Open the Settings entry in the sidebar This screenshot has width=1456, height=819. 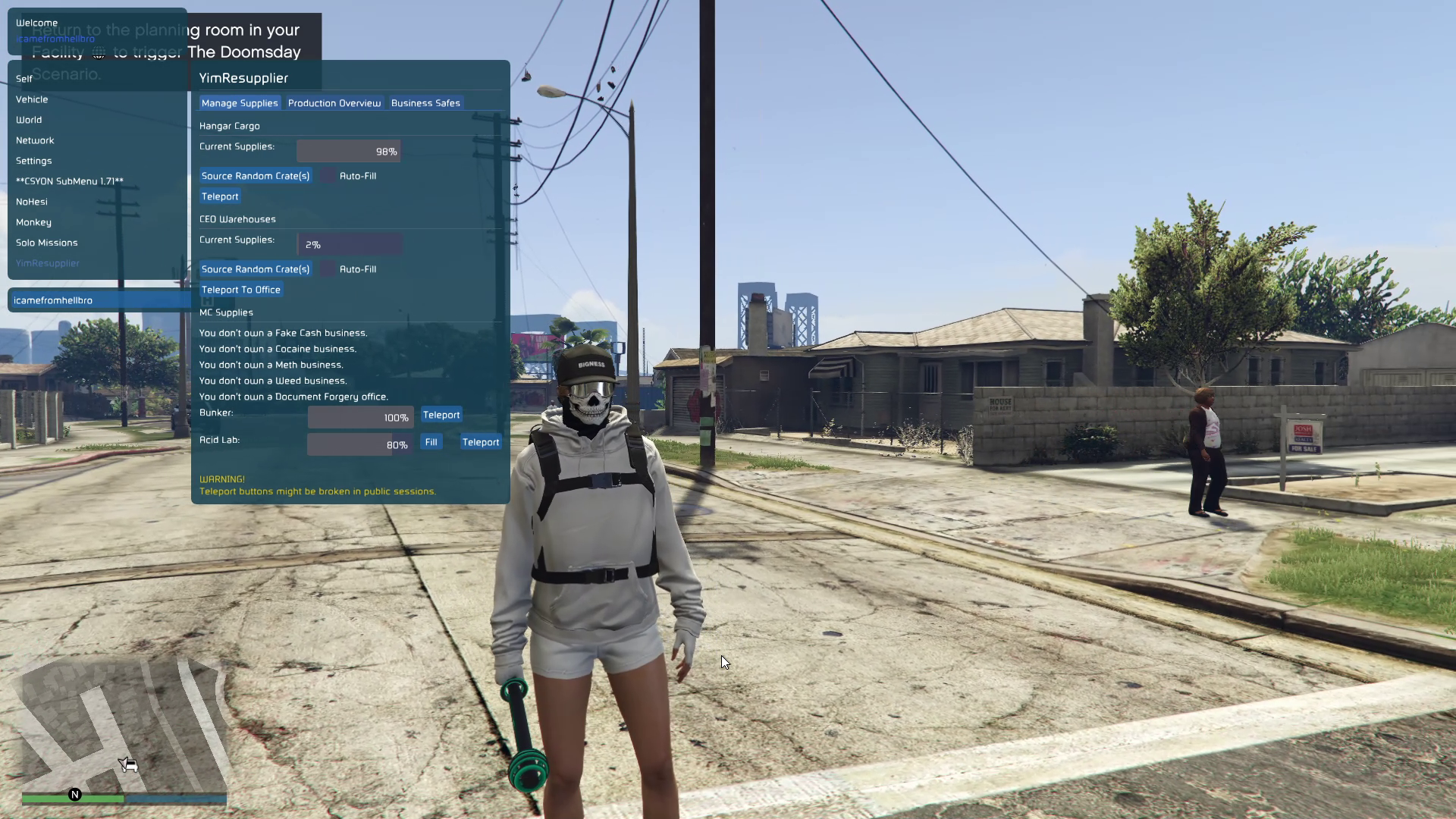tap(34, 161)
